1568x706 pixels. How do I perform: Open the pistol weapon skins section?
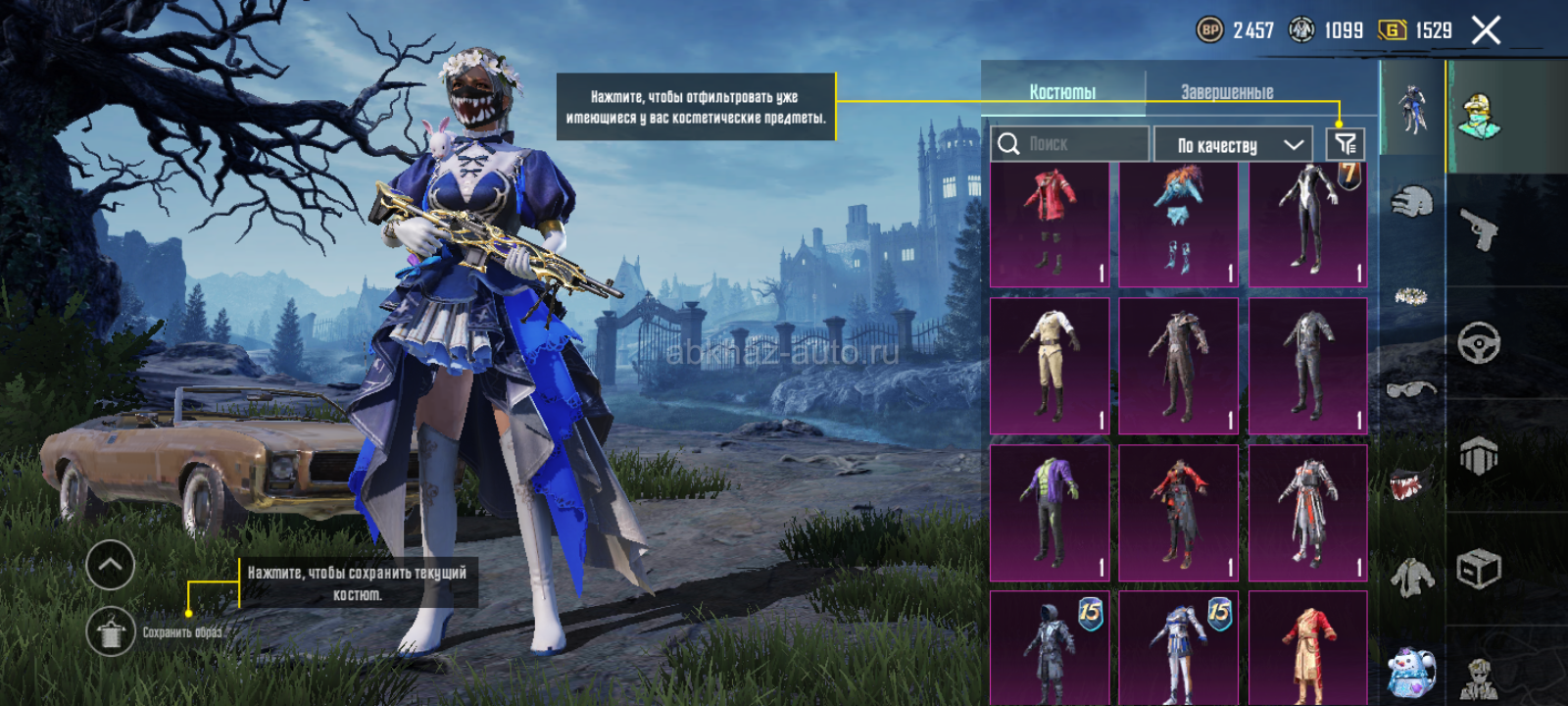[x=1479, y=230]
